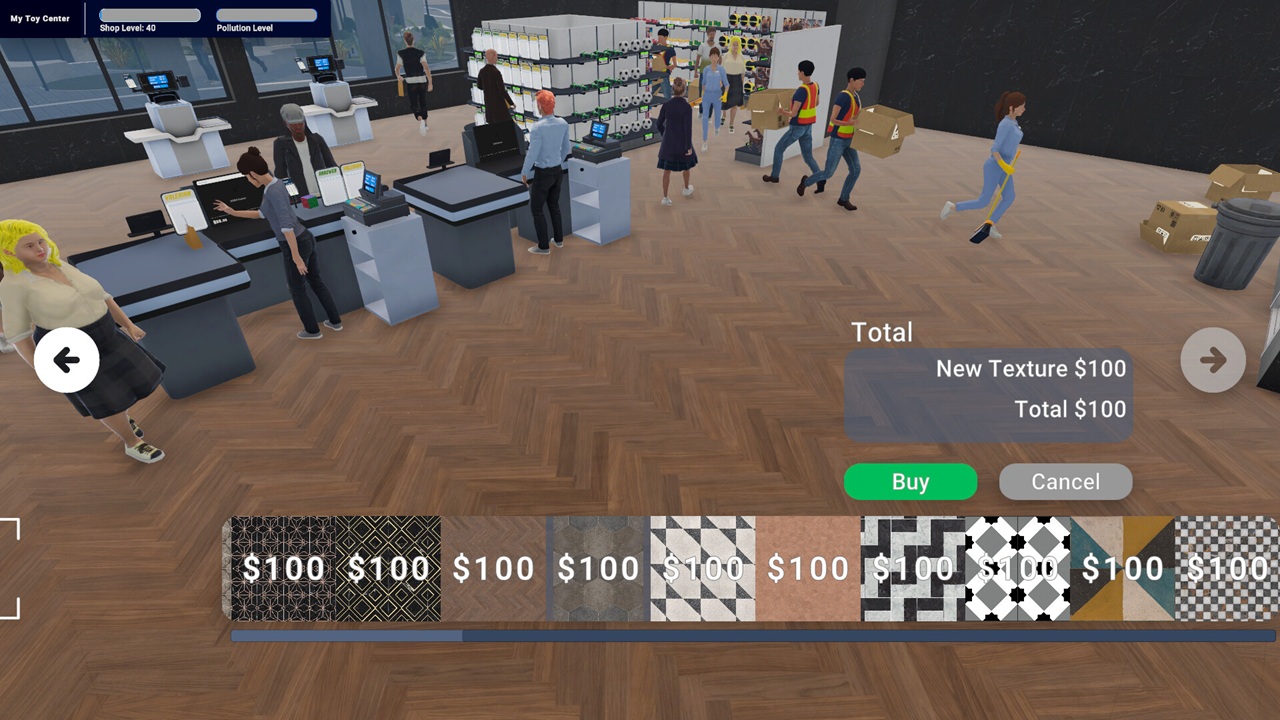This screenshot has height=720, width=1280.
Task: Click the right navigation arrow
Action: pos(1212,360)
